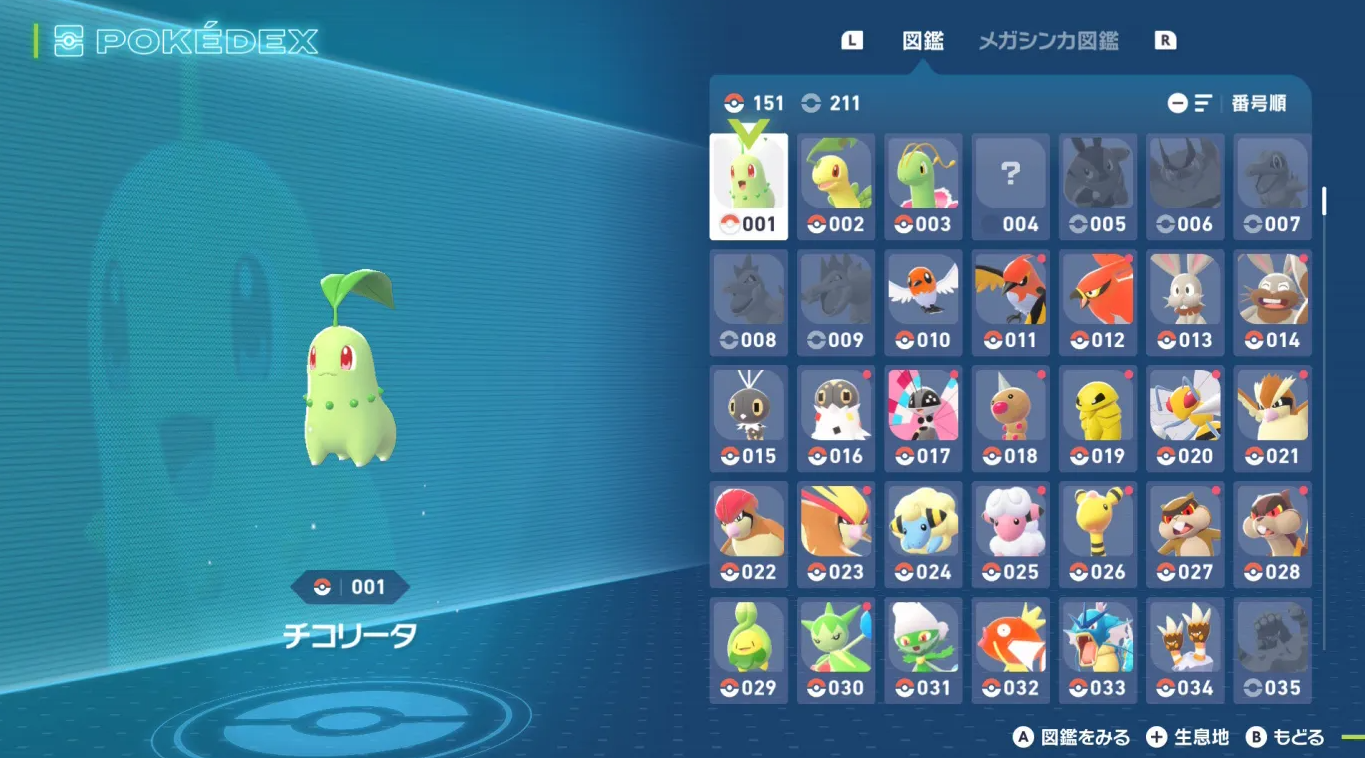The height and width of the screenshot is (758, 1365).
Task: Open Flaaffy entry 025
Action: coord(1009,535)
